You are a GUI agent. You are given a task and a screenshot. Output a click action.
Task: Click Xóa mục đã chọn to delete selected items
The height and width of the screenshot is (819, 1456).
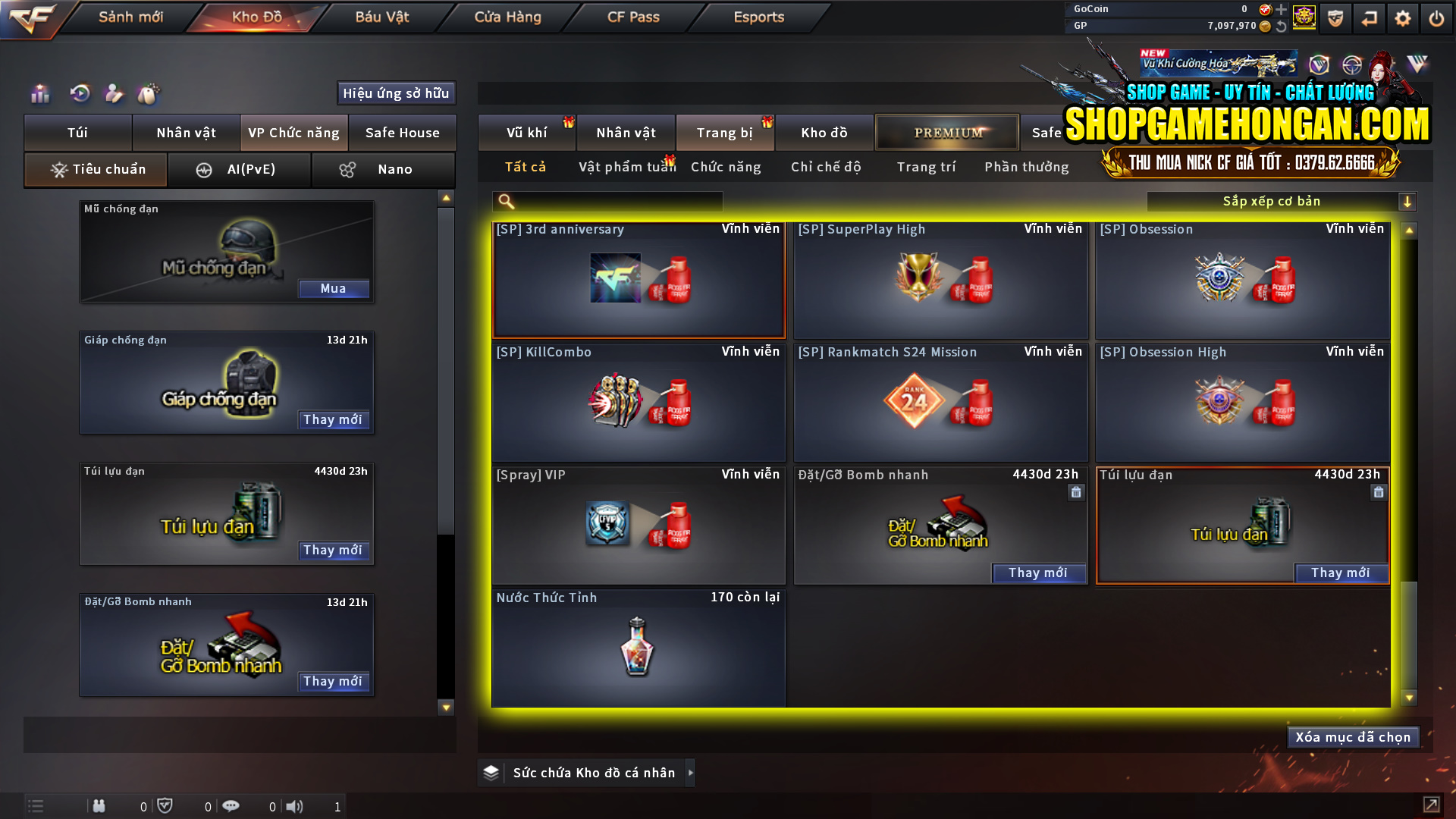[x=1353, y=736]
